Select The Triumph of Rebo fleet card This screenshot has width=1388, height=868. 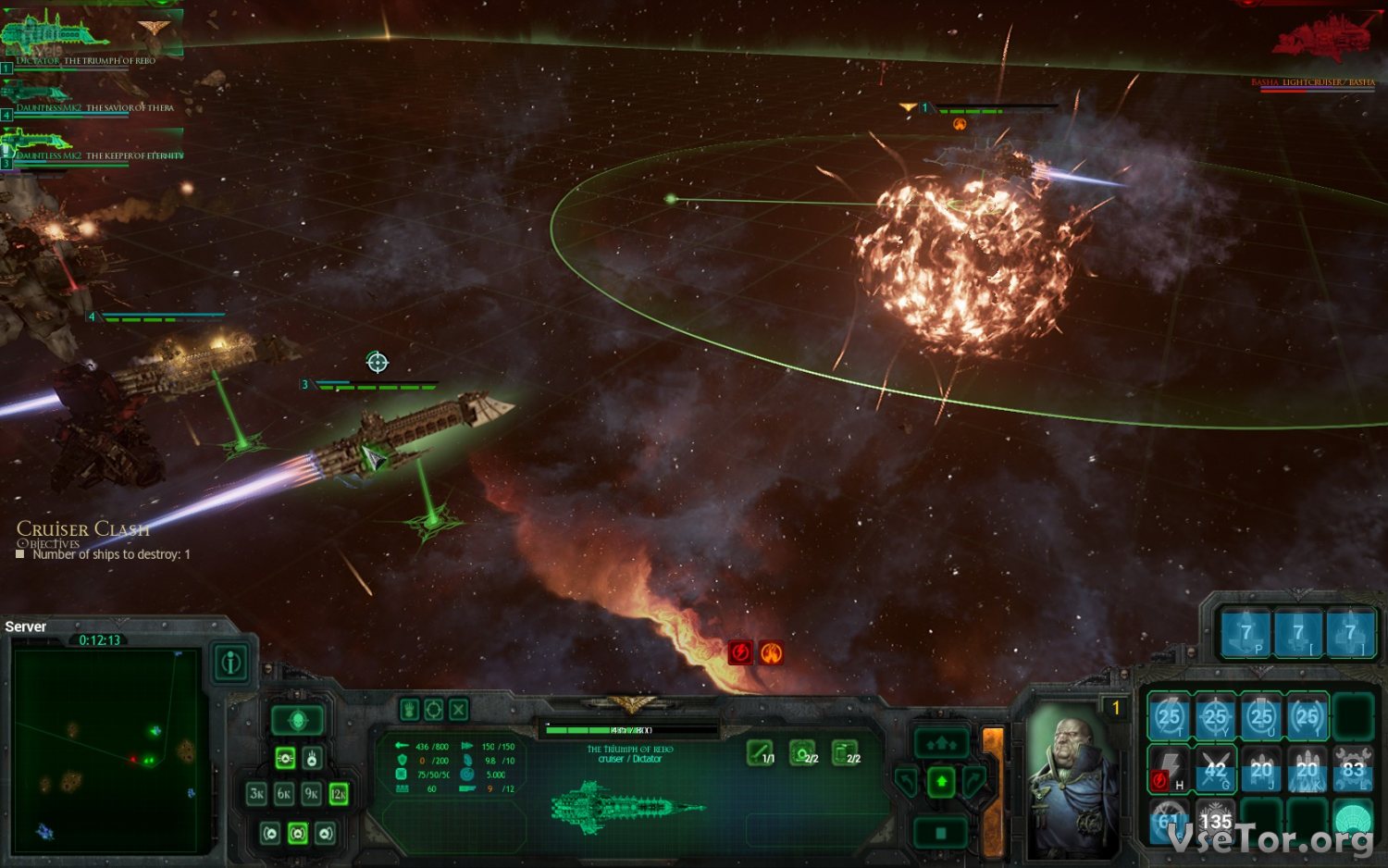[91, 37]
